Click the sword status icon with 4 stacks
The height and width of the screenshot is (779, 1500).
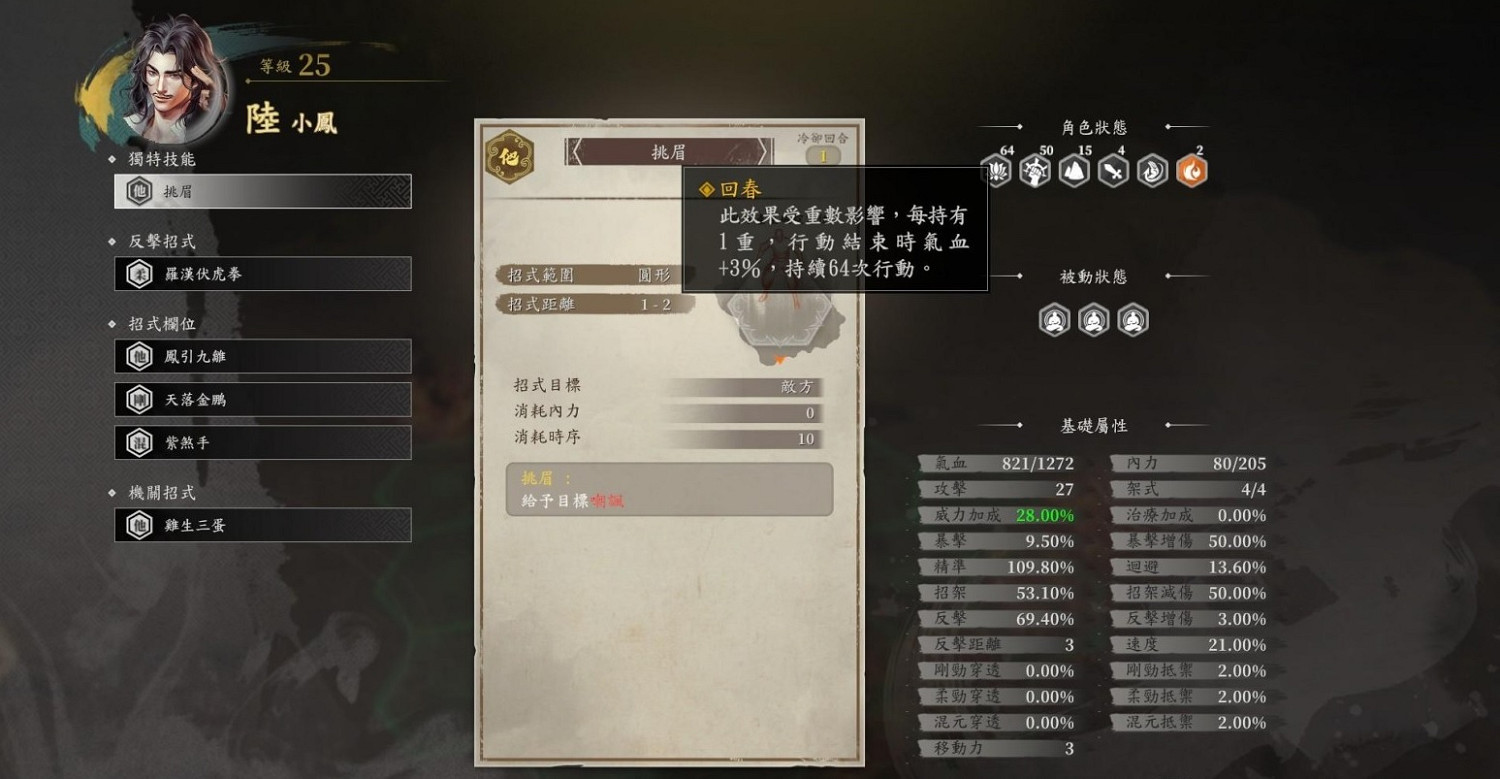[x=1112, y=170]
